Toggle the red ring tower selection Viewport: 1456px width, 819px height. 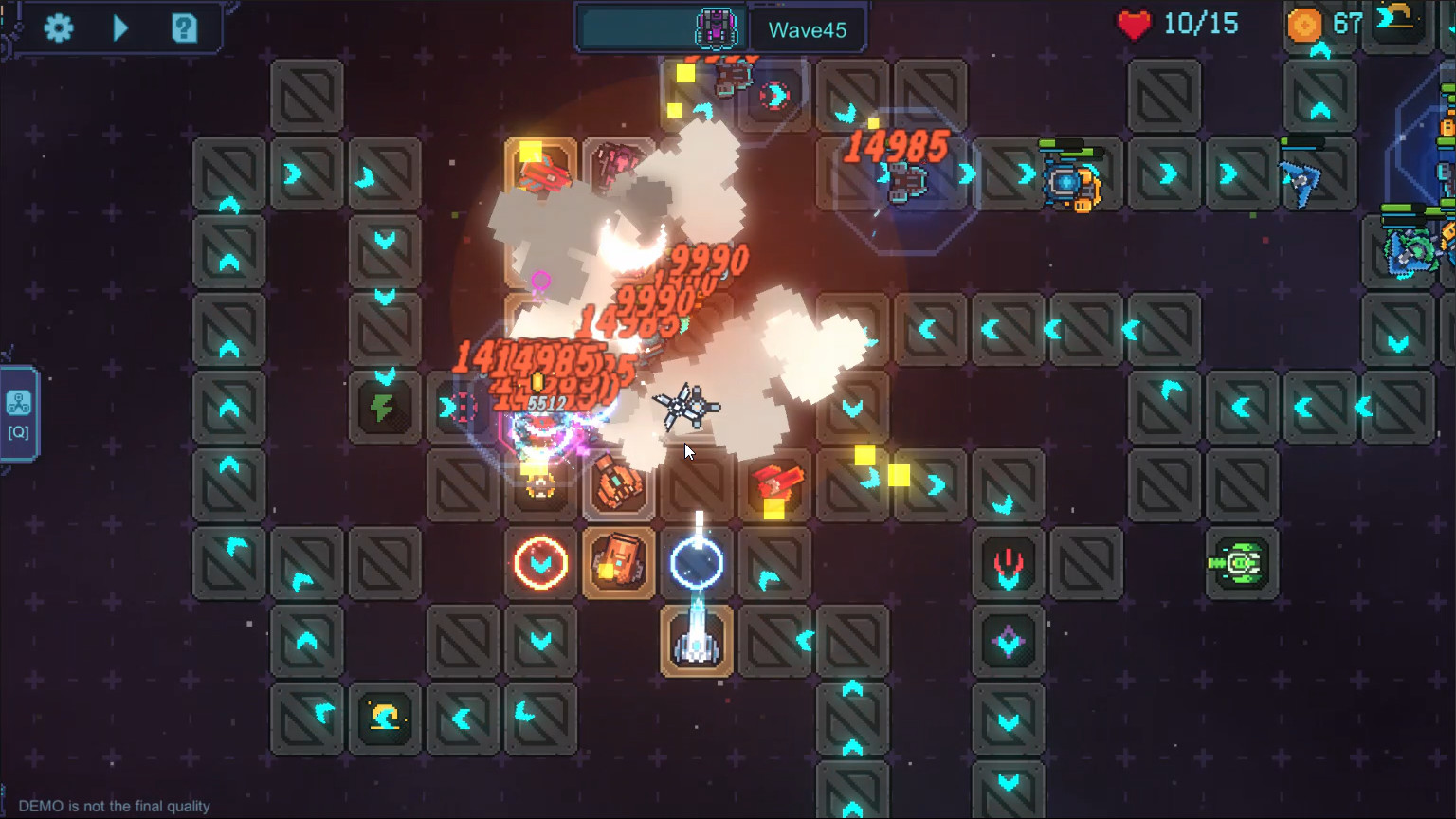541,562
